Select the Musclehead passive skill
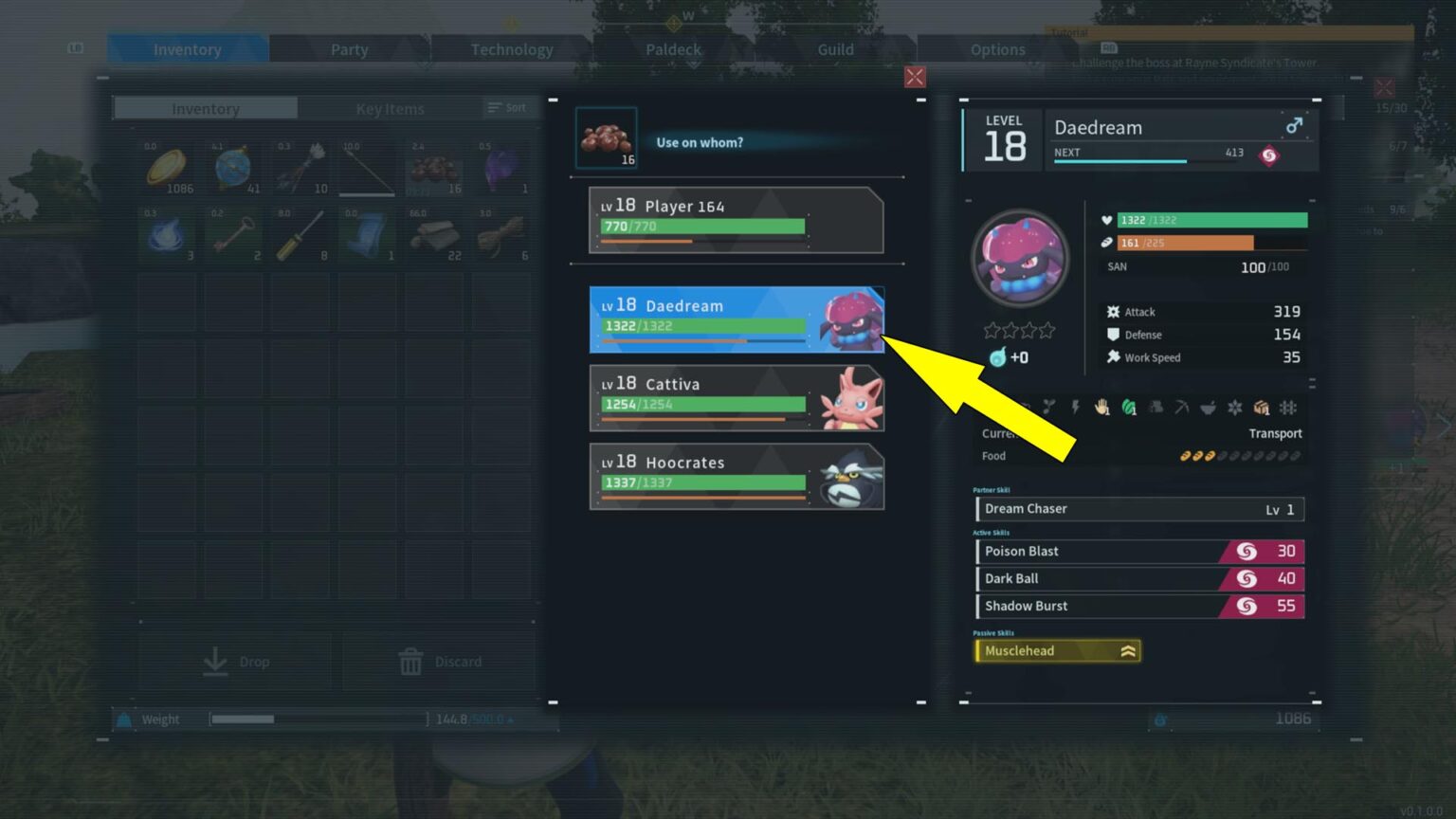1456x819 pixels. [1057, 651]
